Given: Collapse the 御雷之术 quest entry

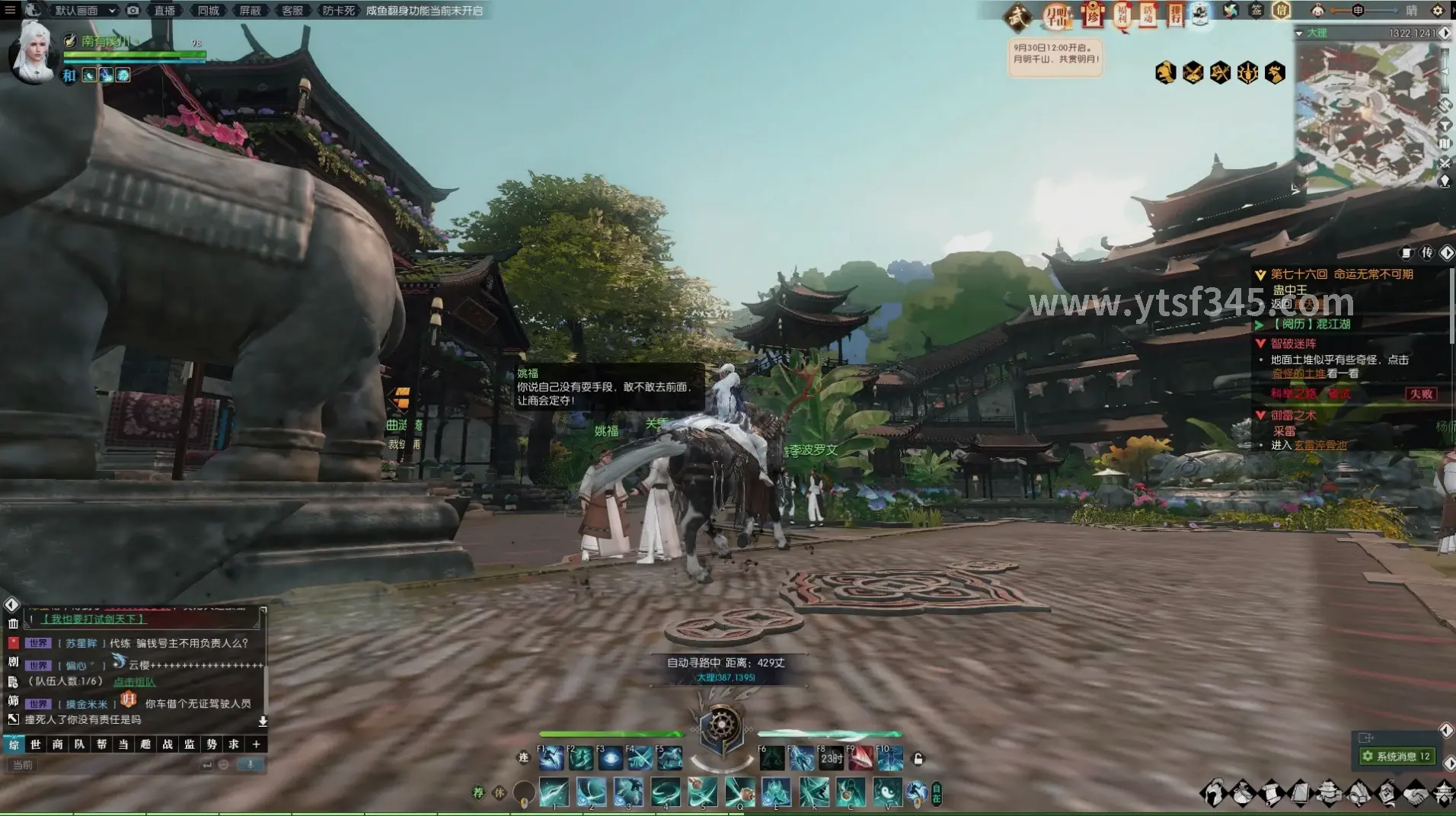Looking at the screenshot, I should point(1261,415).
